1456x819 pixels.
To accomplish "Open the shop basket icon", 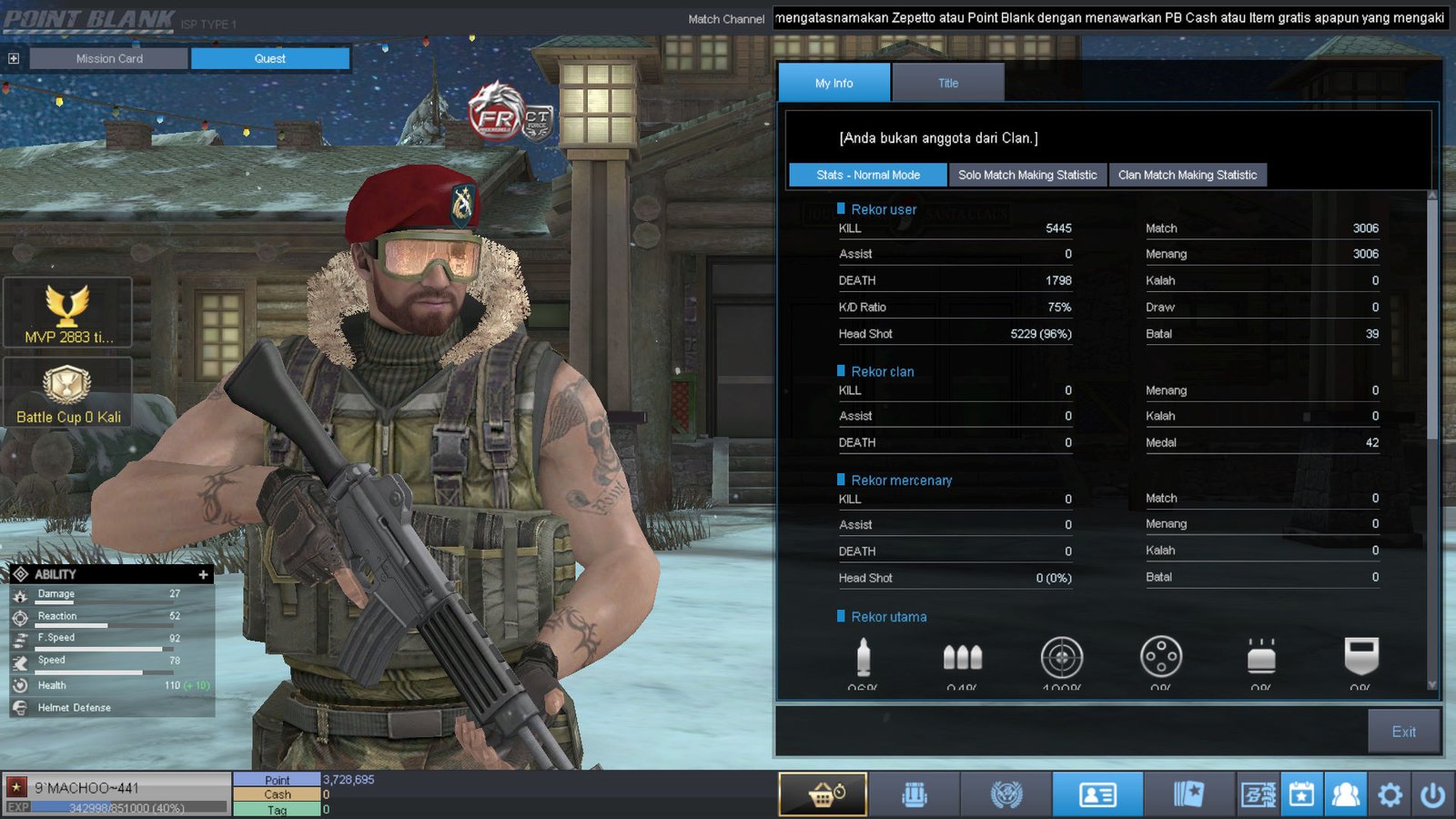I will [x=824, y=794].
